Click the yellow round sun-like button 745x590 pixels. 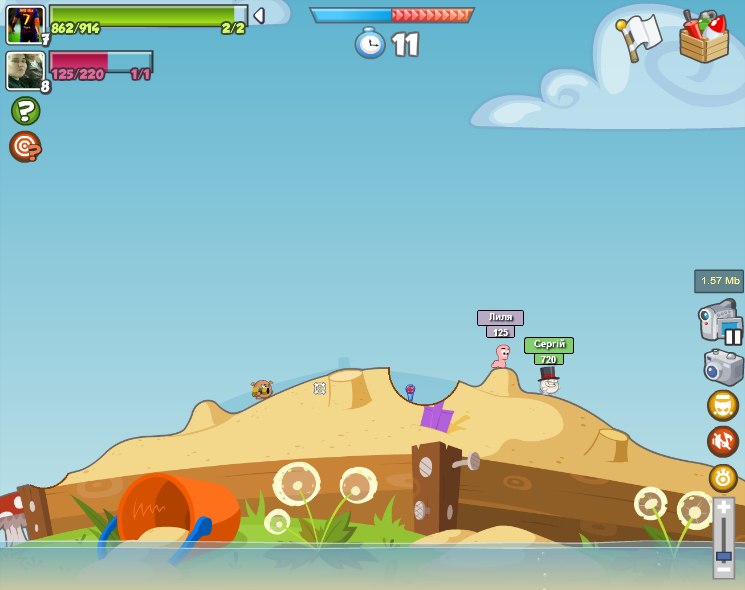coord(722,477)
